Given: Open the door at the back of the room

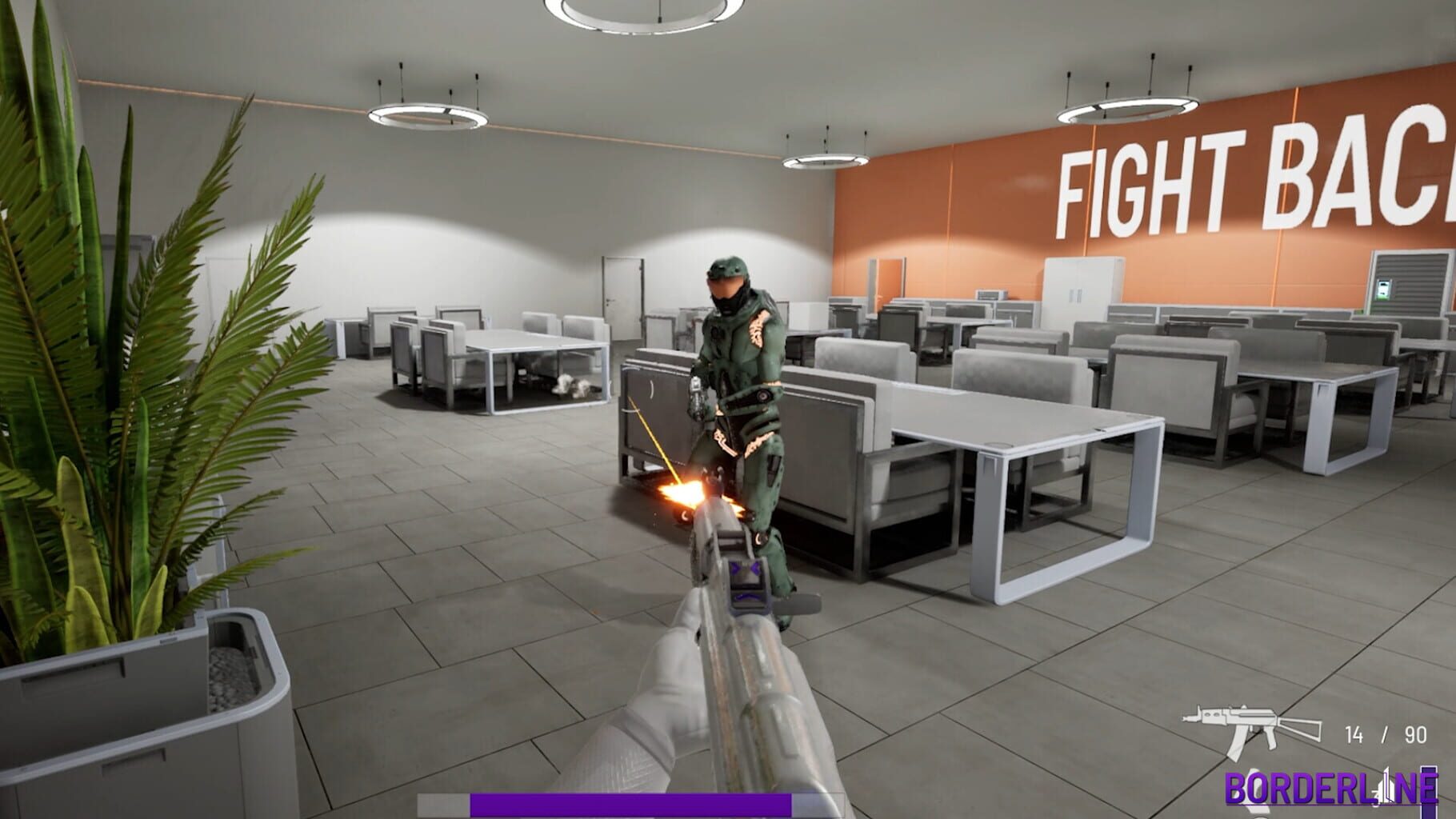Looking at the screenshot, I should point(622,292).
